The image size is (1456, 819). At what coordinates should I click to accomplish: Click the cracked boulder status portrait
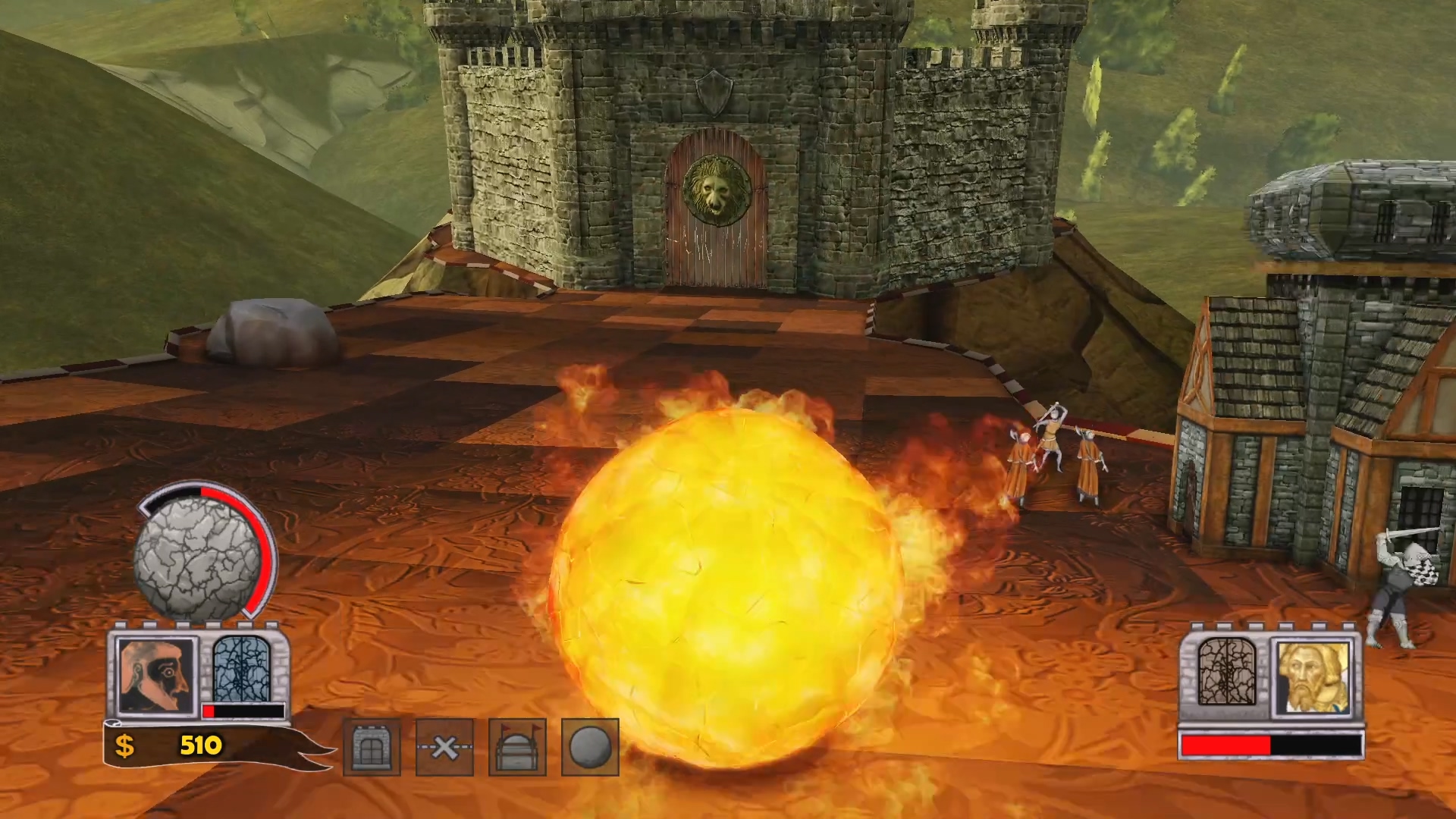(199, 559)
